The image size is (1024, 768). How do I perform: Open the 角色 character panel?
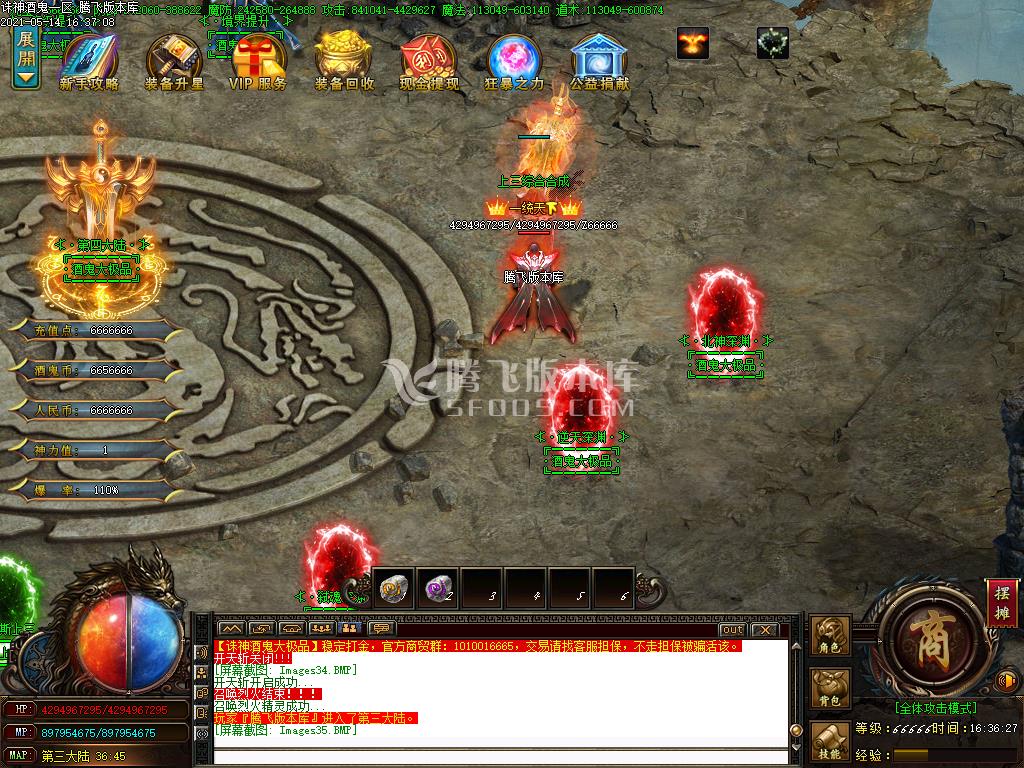click(831, 636)
